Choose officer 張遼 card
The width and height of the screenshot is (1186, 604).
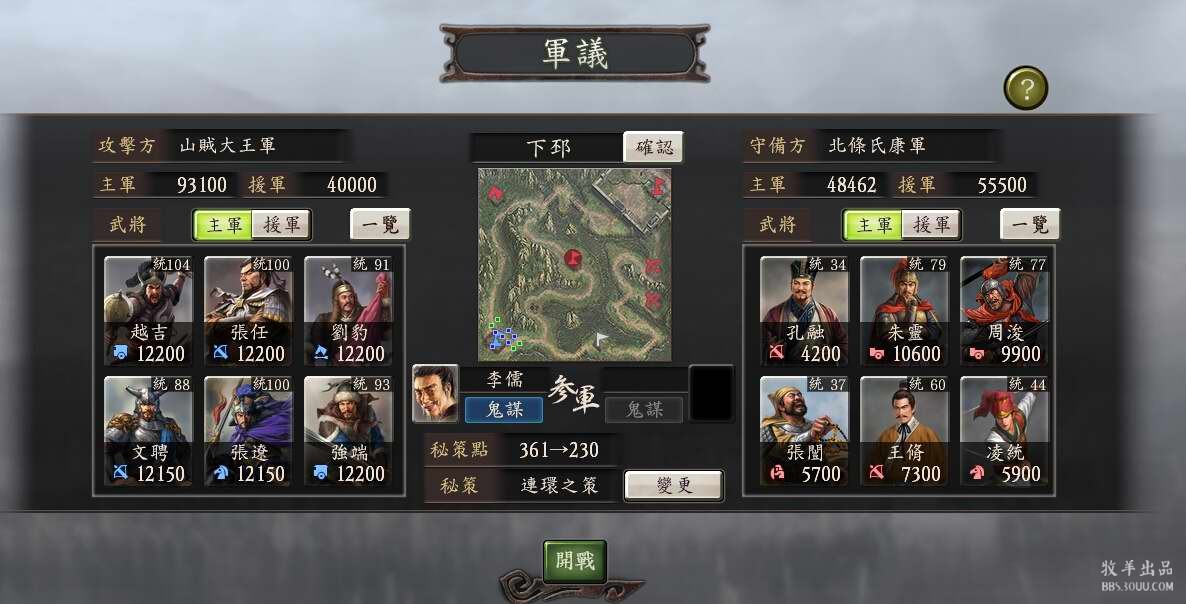[x=249, y=431]
